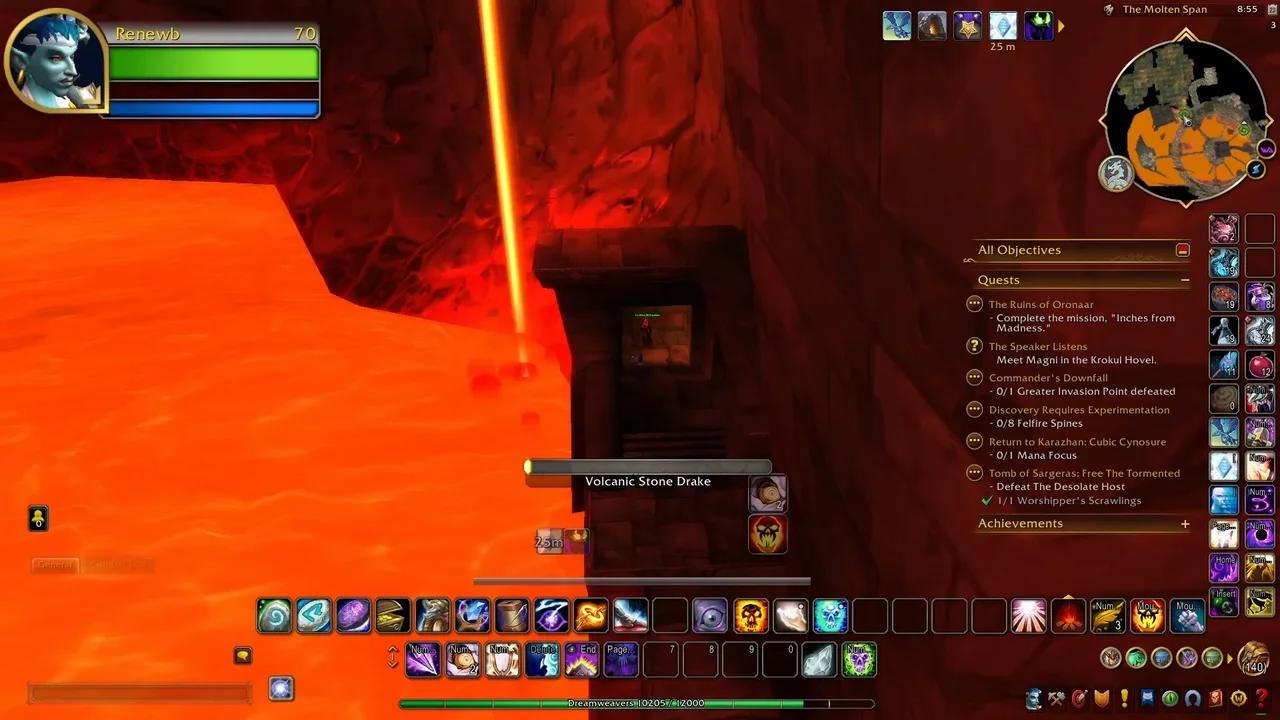Open the Game Menu red book icon
Viewport: 1280px width, 720px height.
coord(1213,698)
